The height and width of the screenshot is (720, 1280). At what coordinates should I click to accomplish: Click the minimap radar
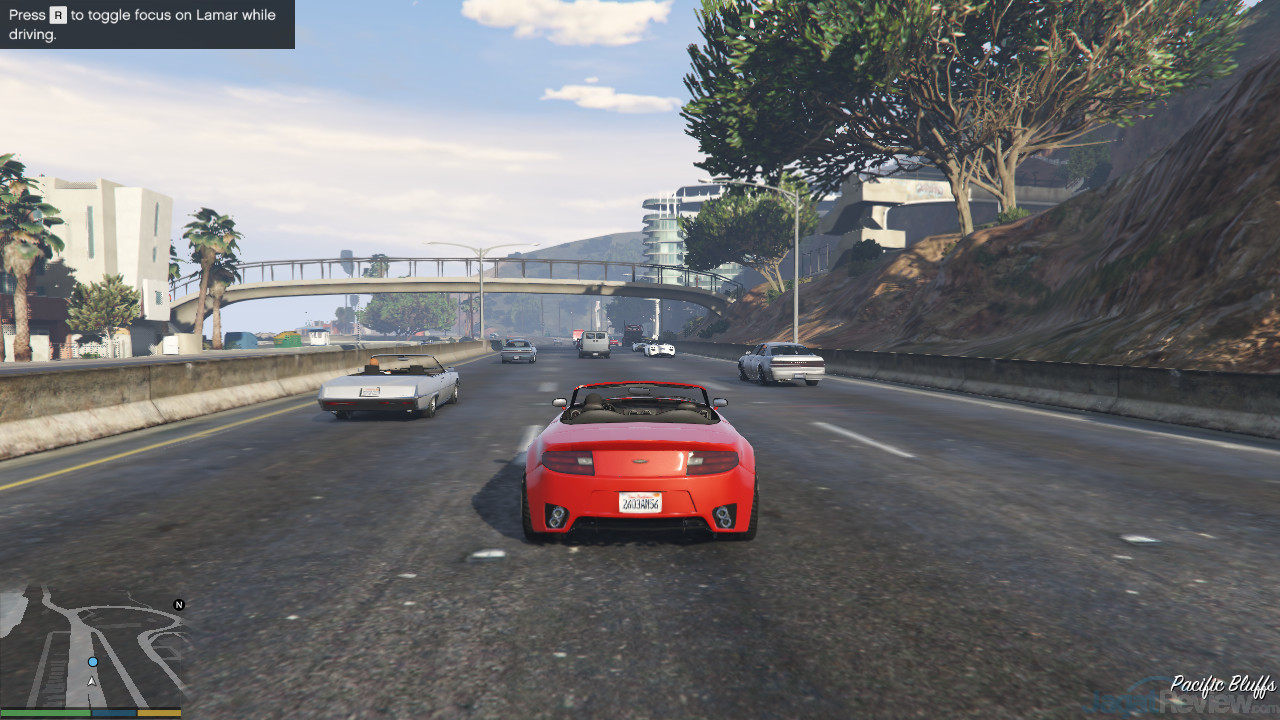point(95,648)
